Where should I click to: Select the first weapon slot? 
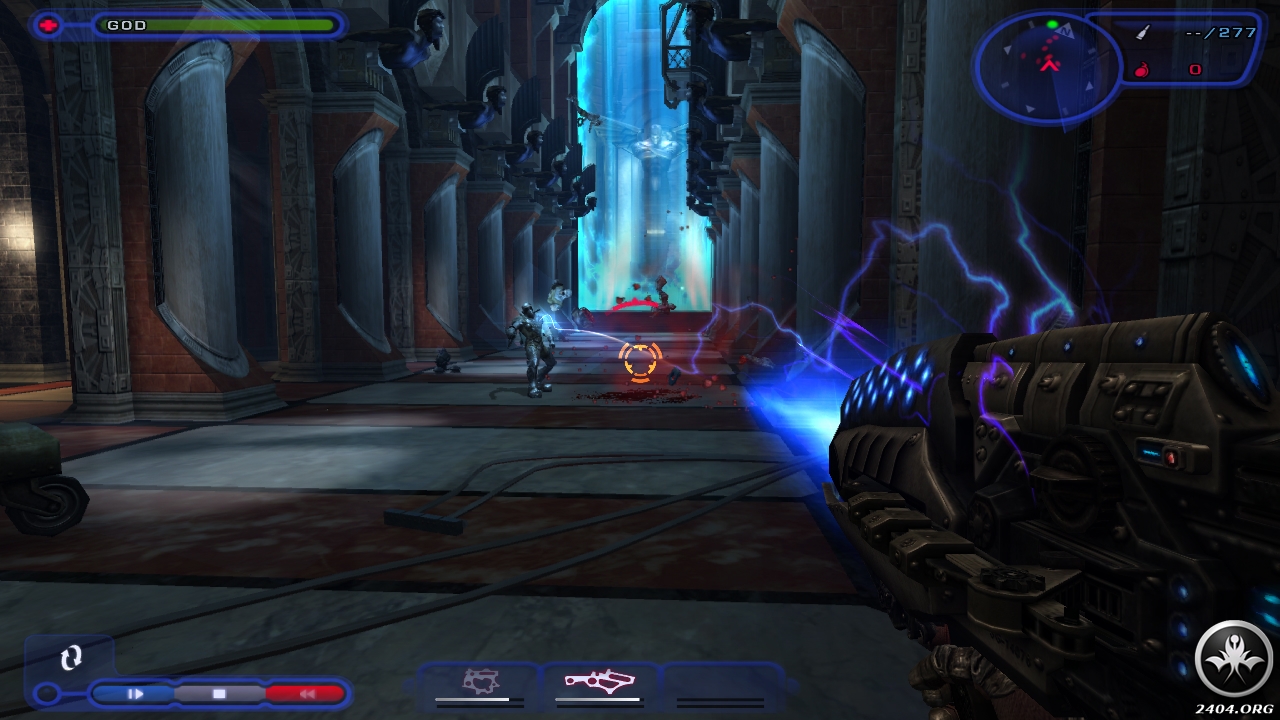point(481,682)
